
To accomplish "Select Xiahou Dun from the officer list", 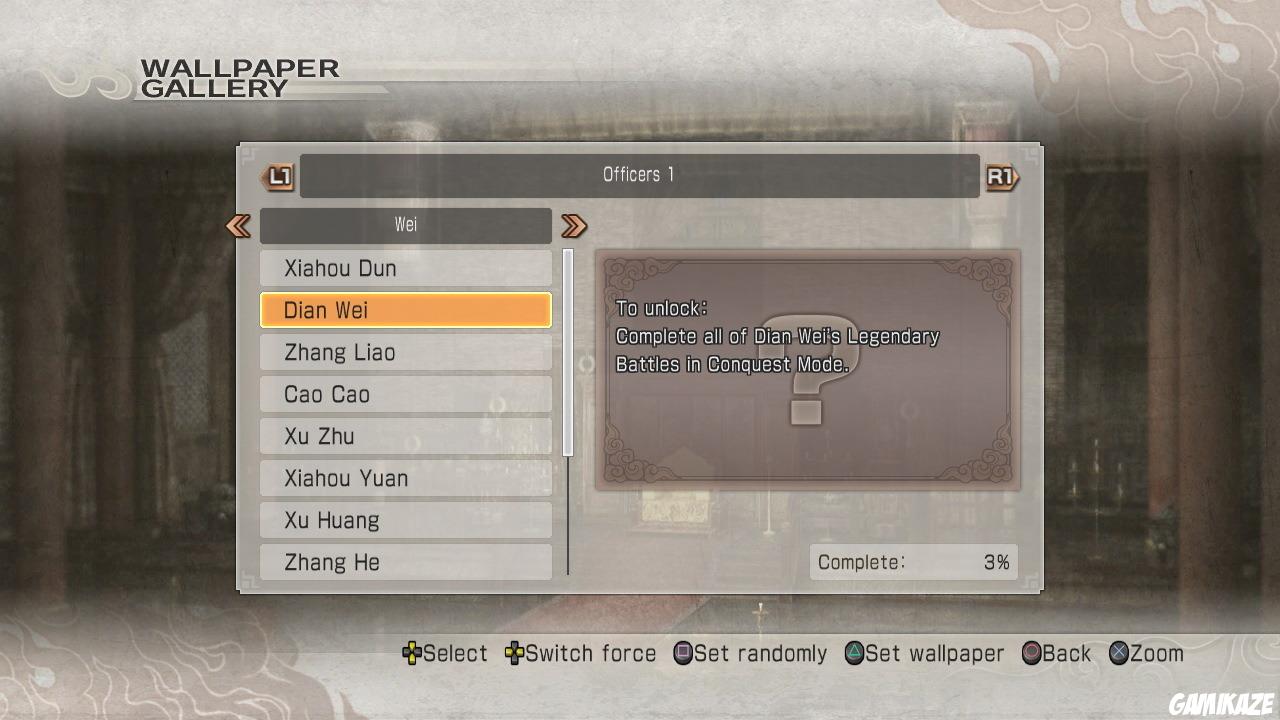I will (405, 268).
